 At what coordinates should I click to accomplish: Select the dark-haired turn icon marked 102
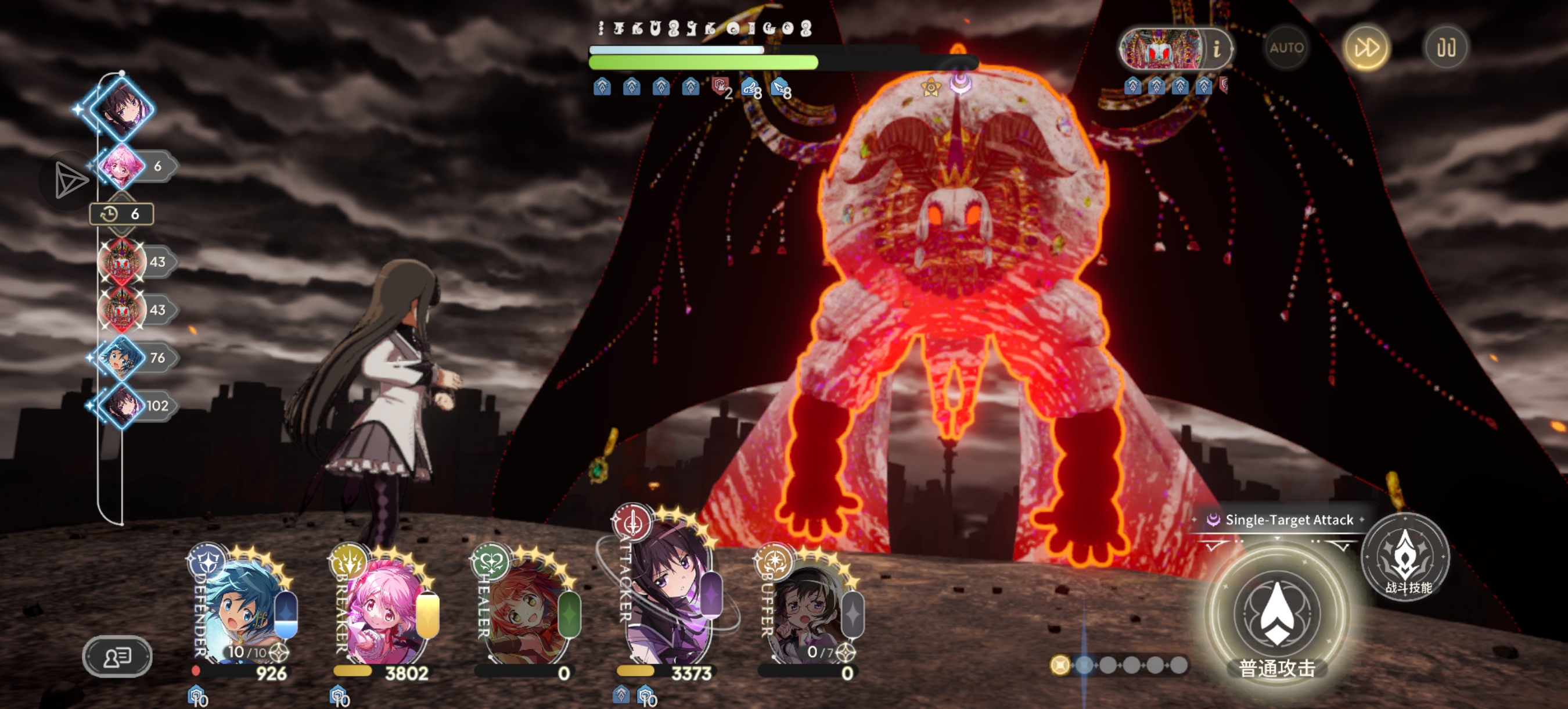[x=122, y=405]
